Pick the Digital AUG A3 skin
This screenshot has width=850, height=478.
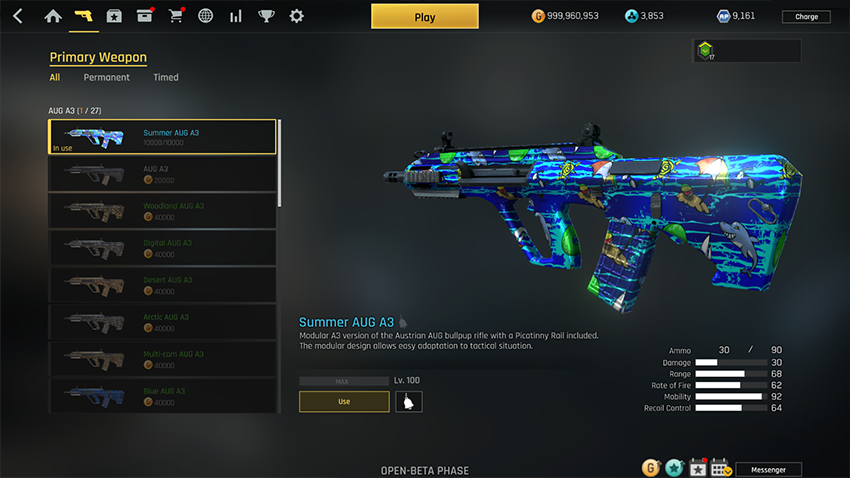[x=162, y=248]
